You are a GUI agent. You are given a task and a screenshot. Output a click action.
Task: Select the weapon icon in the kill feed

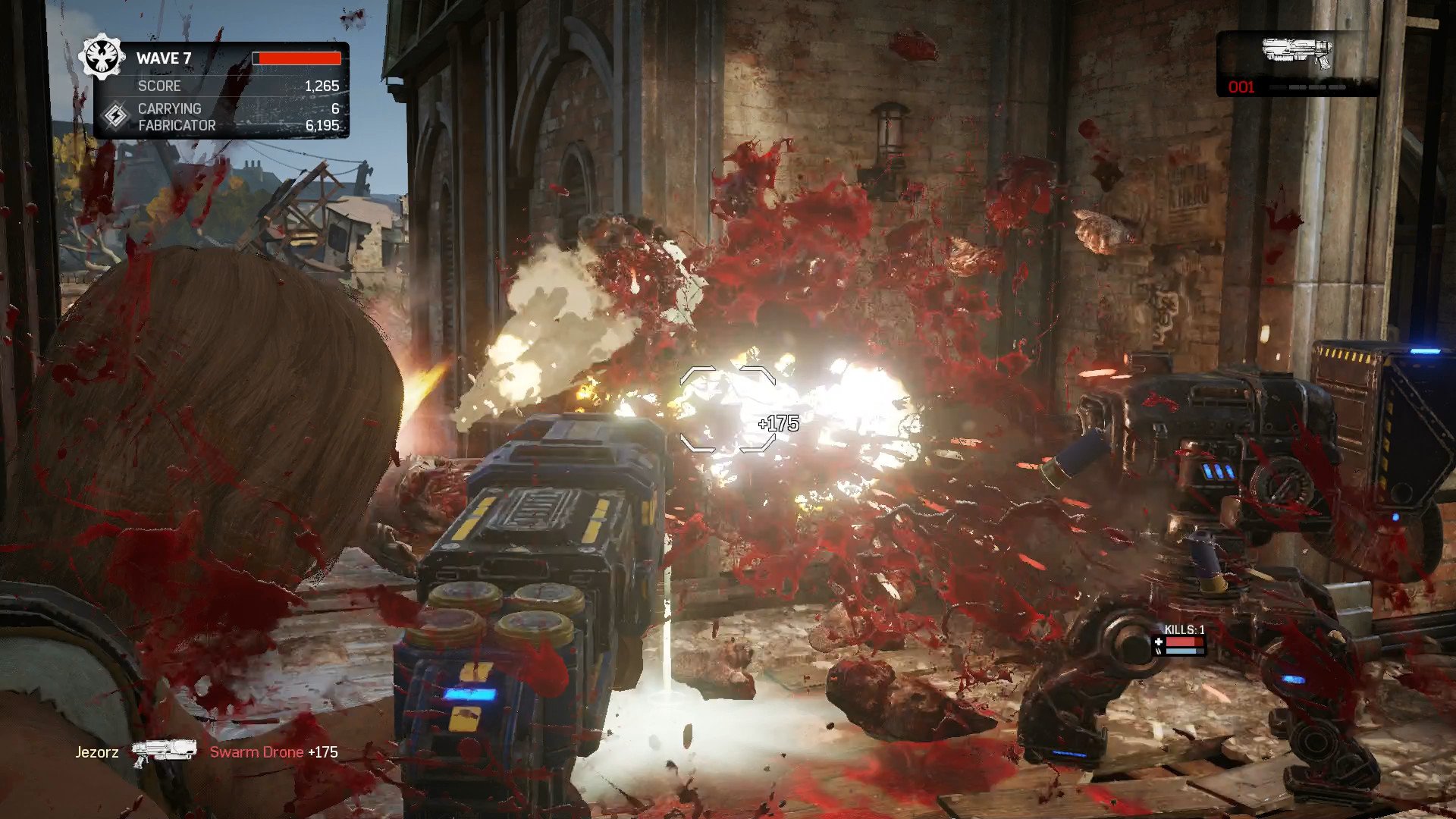click(163, 752)
